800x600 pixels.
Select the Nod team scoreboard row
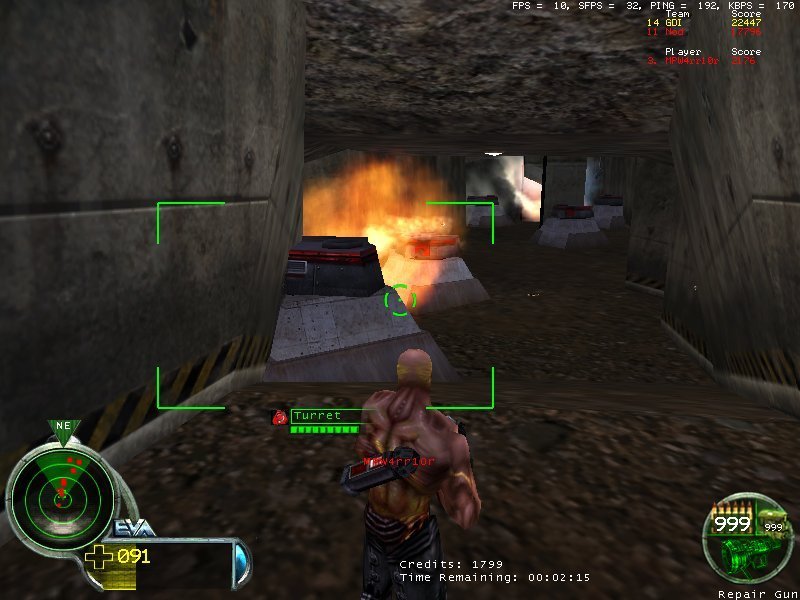(703, 31)
